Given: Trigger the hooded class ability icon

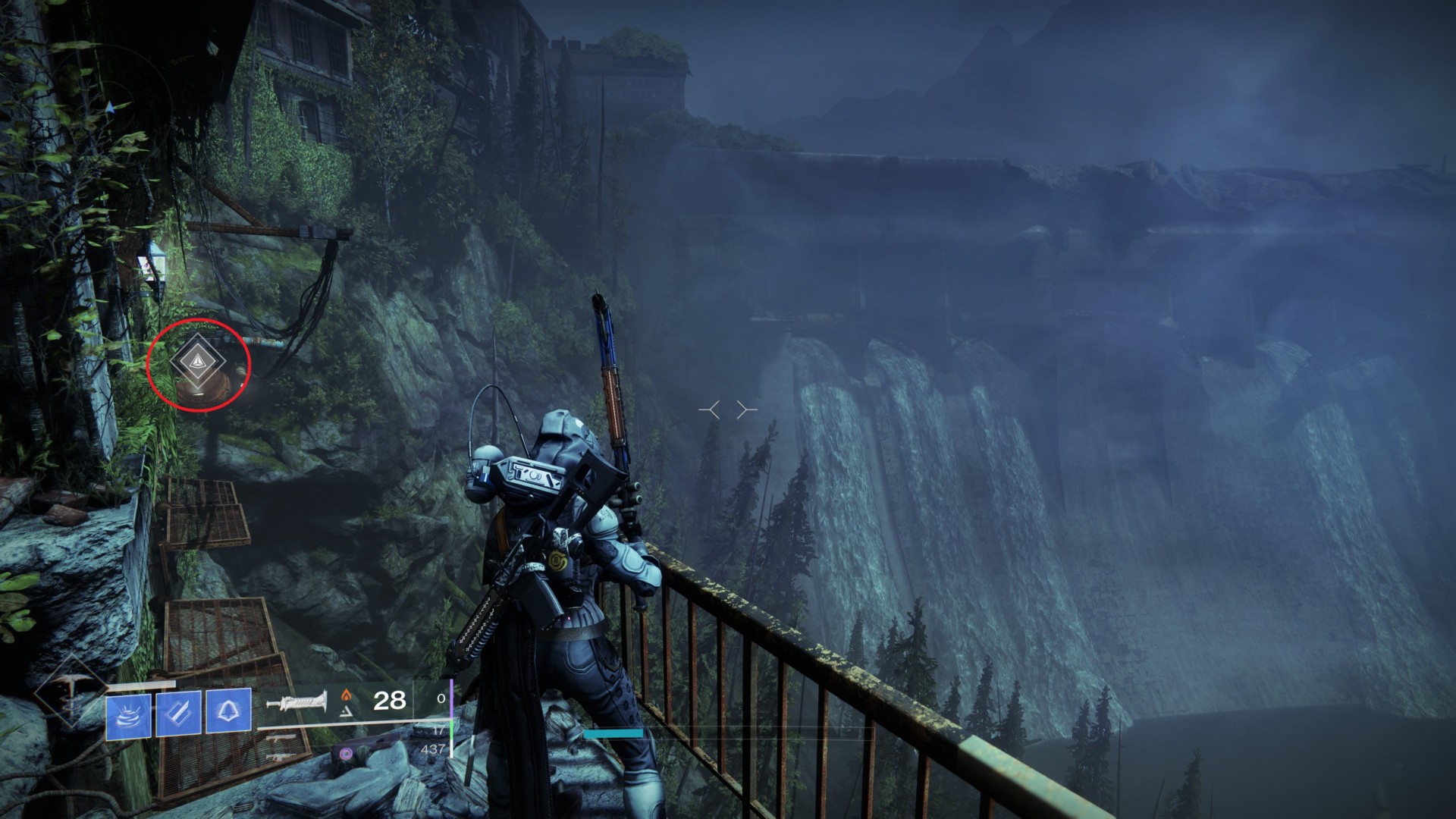Looking at the screenshot, I should [x=228, y=711].
